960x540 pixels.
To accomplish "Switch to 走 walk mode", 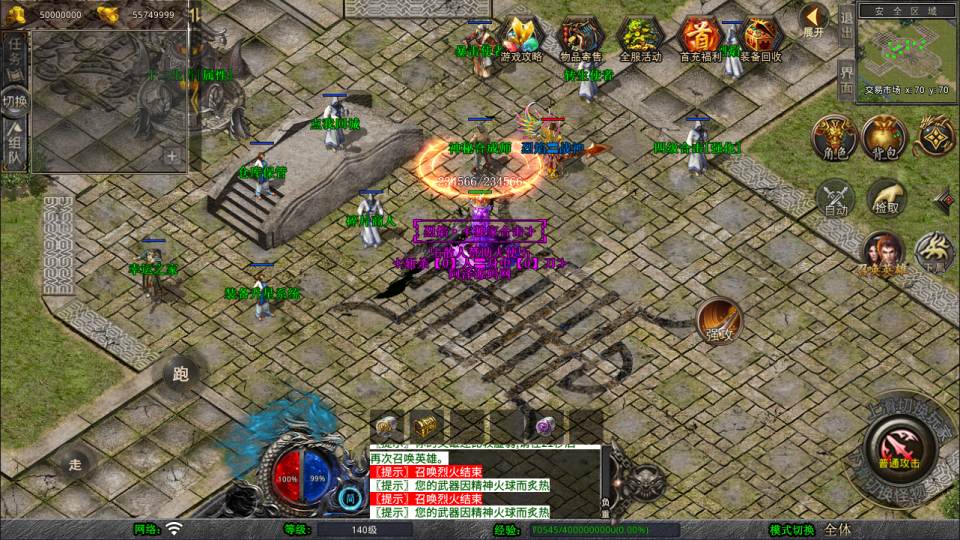I will tap(74, 464).
